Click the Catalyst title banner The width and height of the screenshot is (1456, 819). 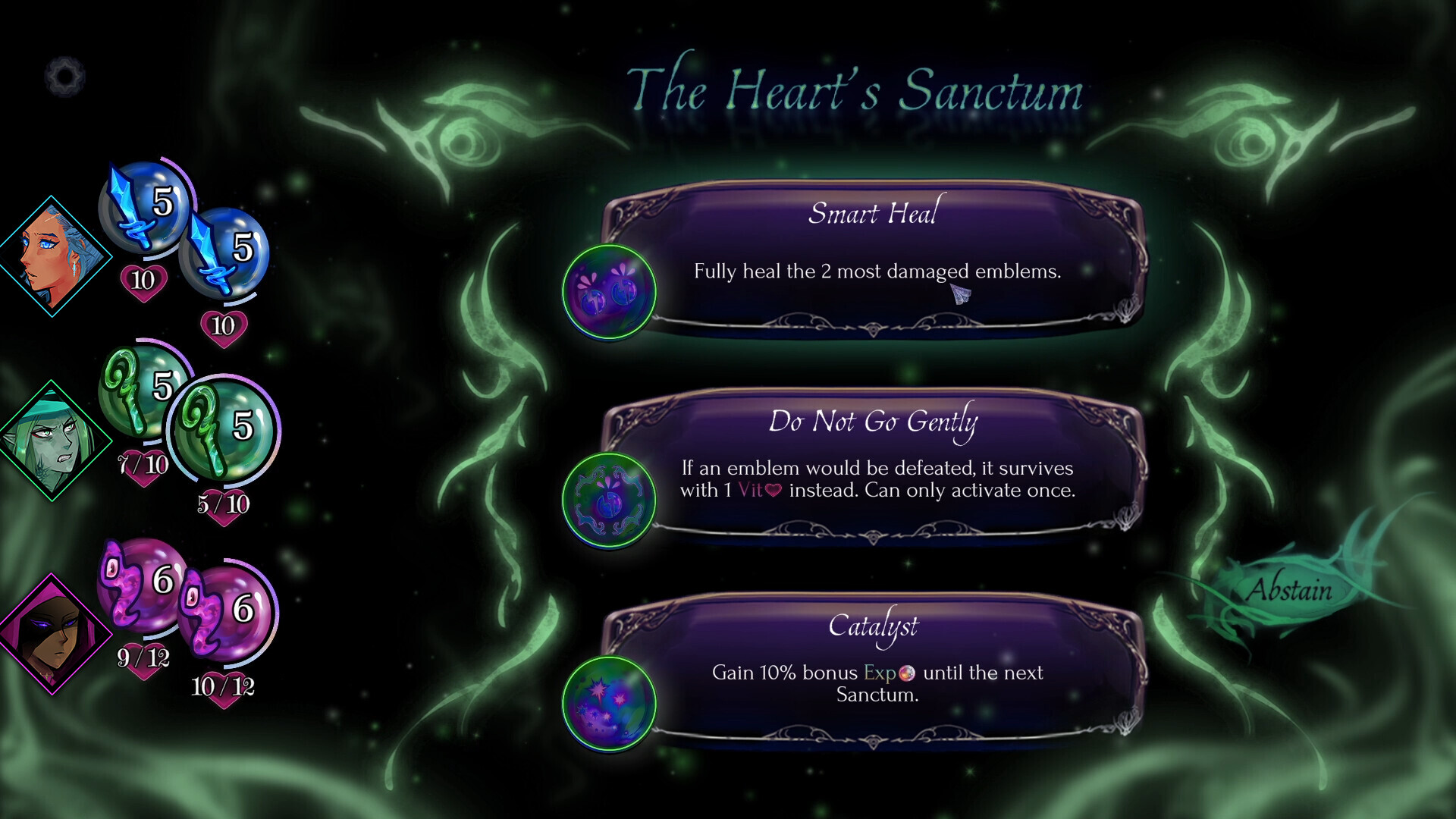tap(872, 626)
